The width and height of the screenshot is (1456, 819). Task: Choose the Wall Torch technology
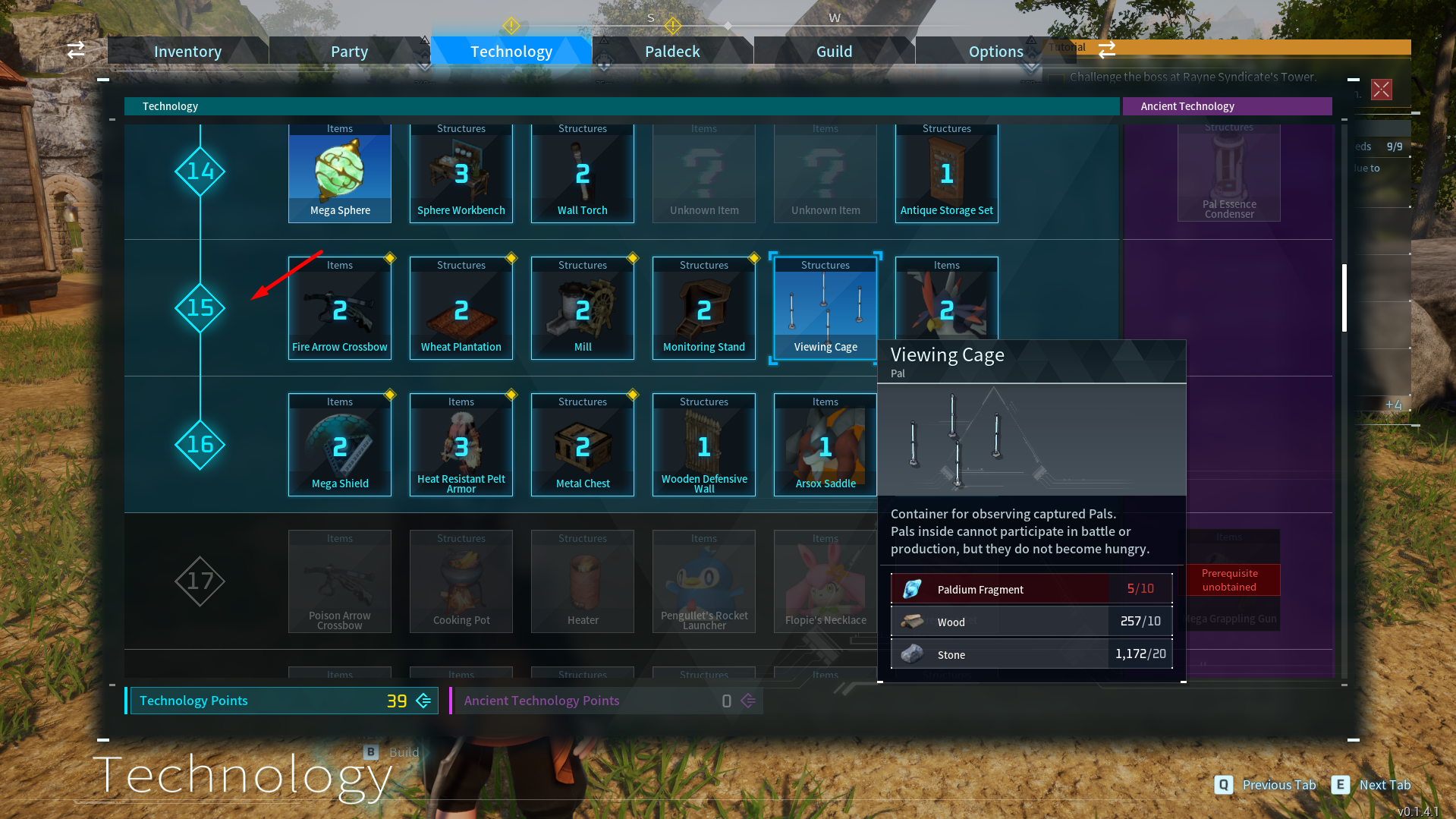click(583, 173)
